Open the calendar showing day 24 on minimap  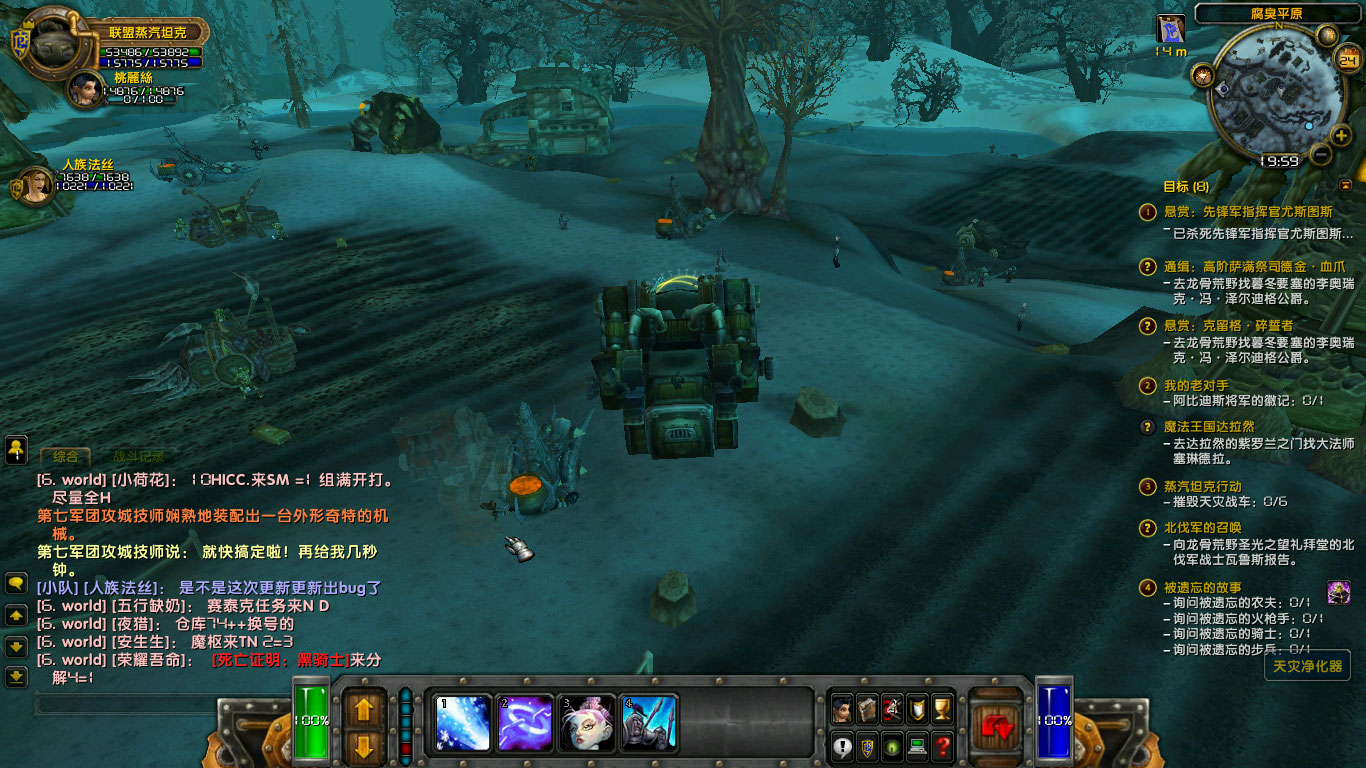coord(1349,59)
